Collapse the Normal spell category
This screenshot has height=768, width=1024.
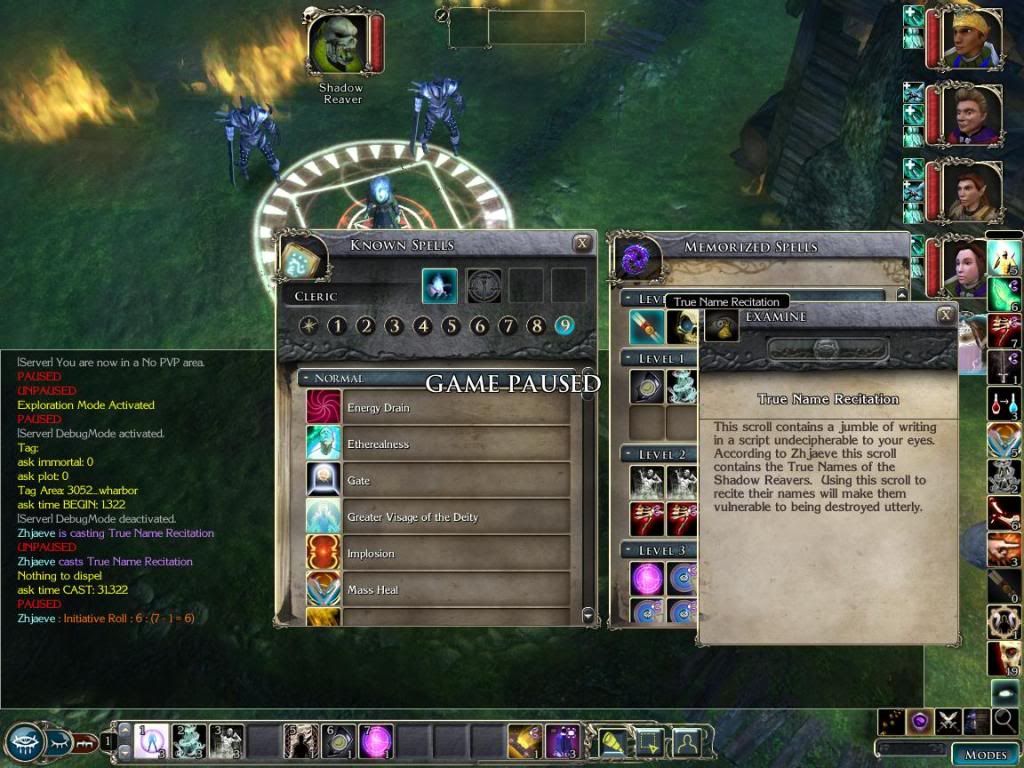coord(305,379)
